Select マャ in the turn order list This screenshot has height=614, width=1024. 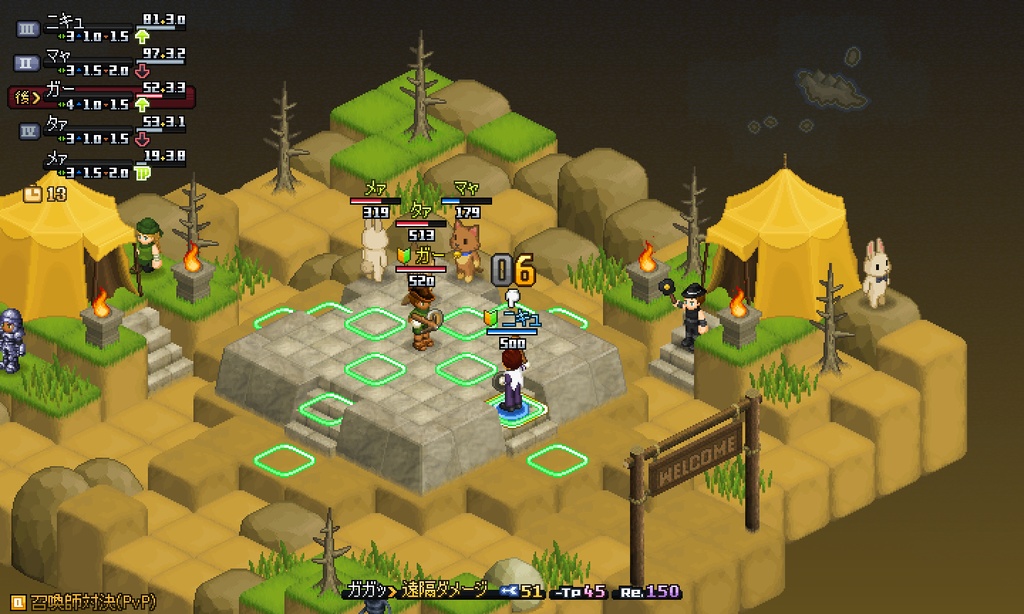(100, 61)
